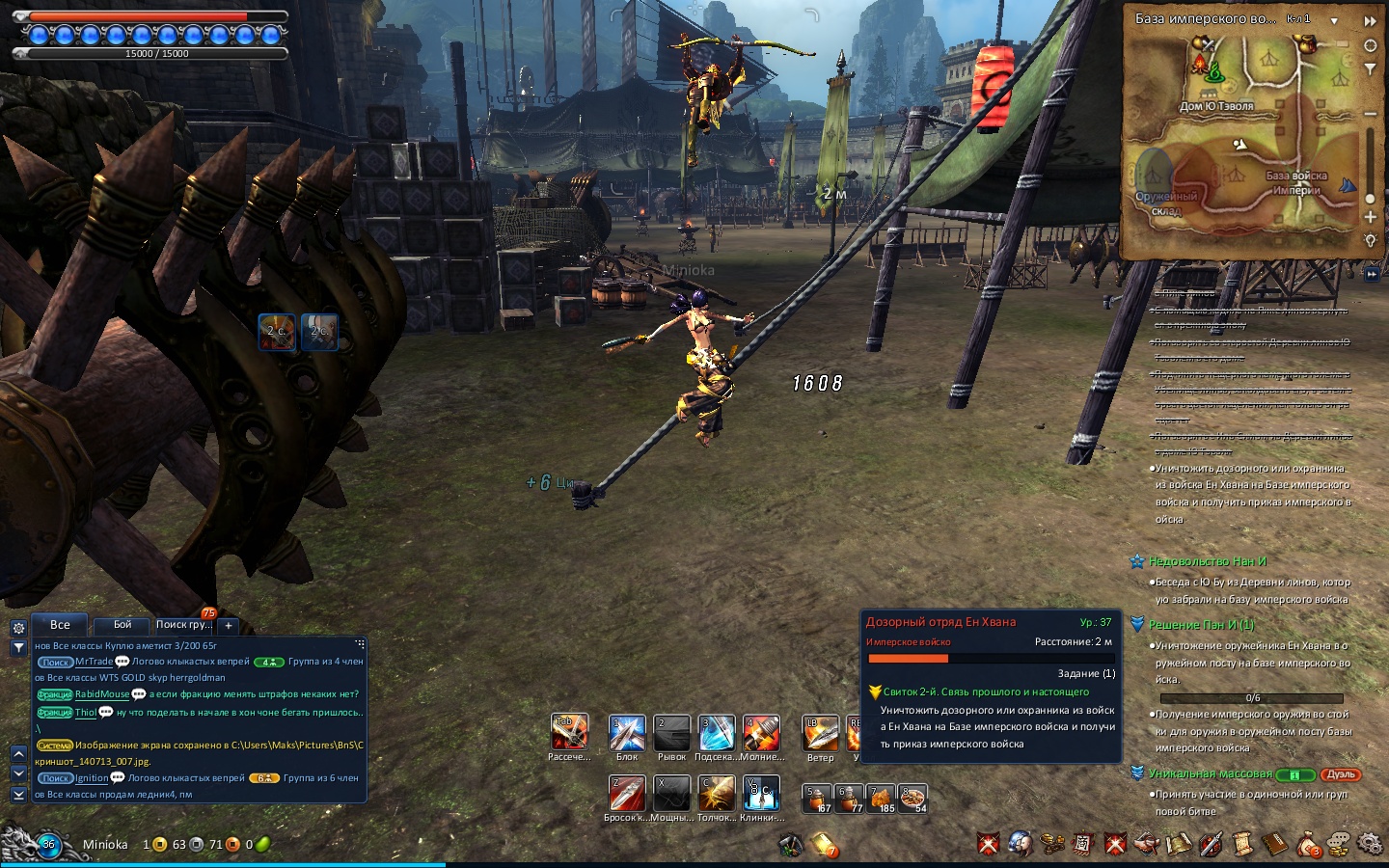Image resolution: width=1389 pixels, height=868 pixels.
Task: Zoom in the minimap with plus button
Action: click(1371, 216)
